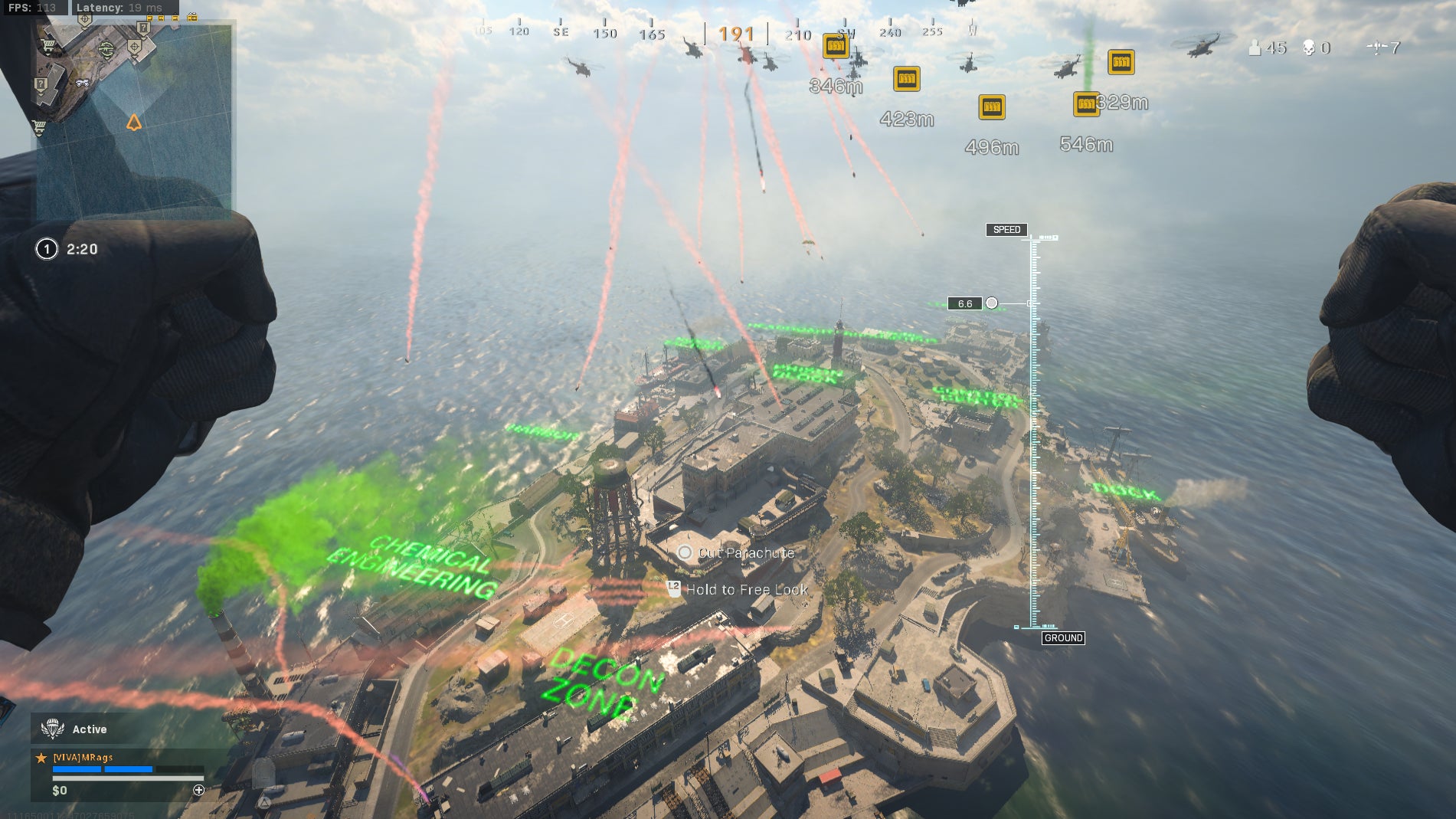Click the parachute Active status icon

point(52,729)
